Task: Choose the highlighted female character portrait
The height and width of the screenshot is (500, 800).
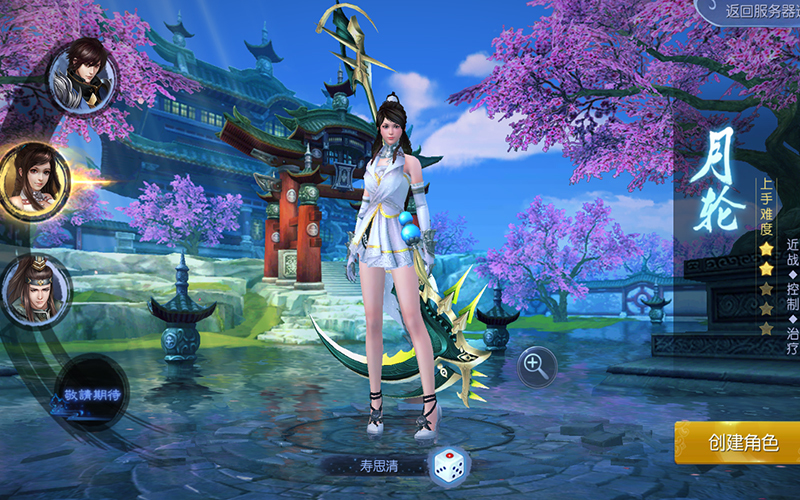Action: click(x=34, y=180)
